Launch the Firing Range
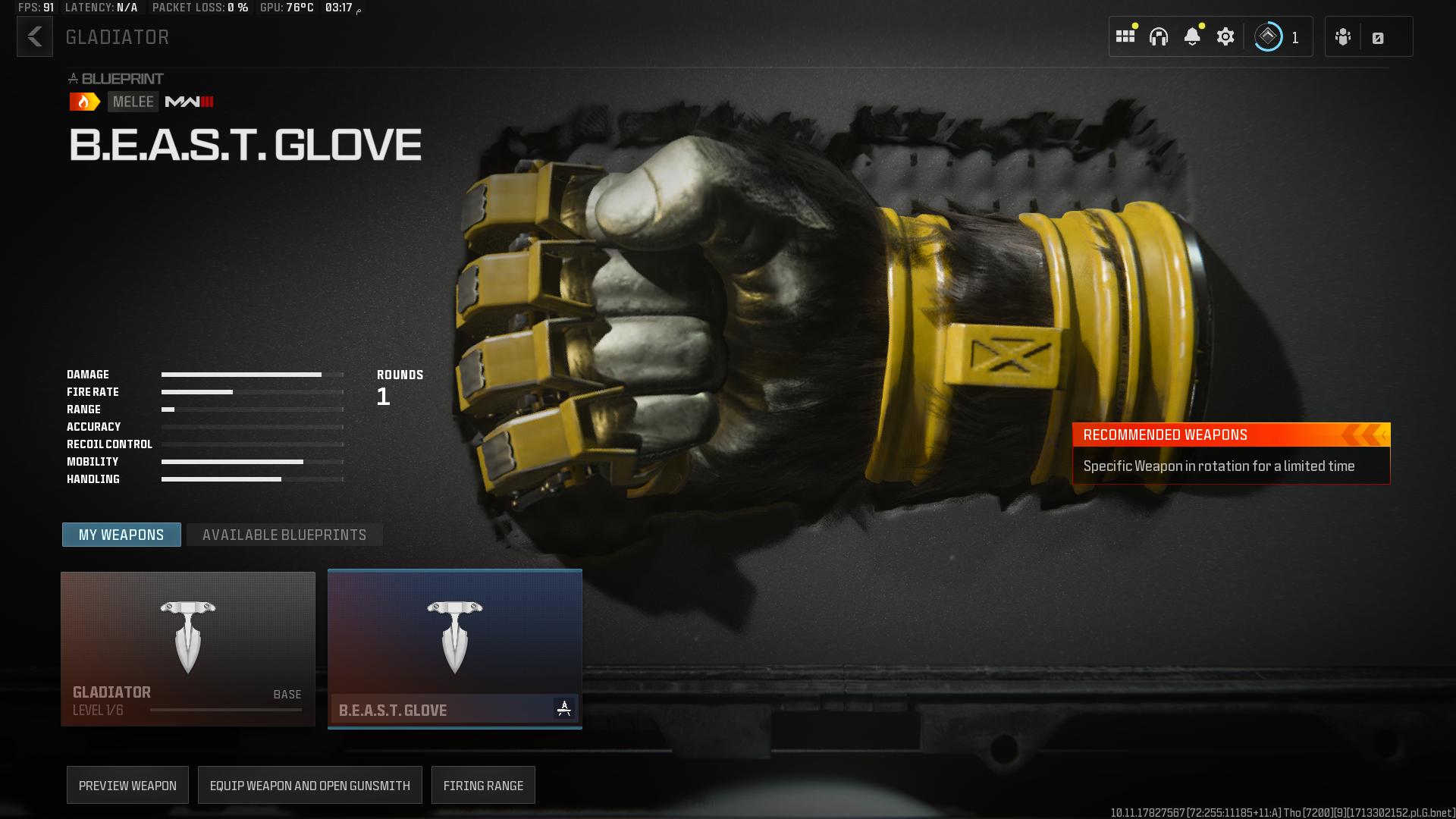The height and width of the screenshot is (819, 1456). 483,786
